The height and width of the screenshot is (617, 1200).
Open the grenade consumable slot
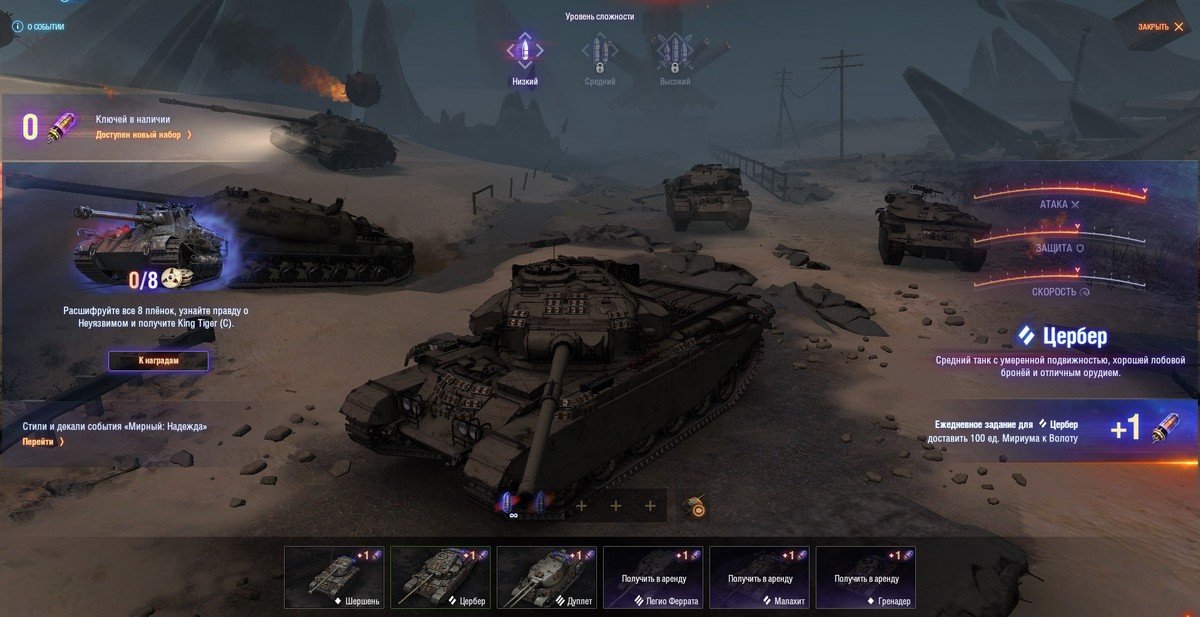695,507
